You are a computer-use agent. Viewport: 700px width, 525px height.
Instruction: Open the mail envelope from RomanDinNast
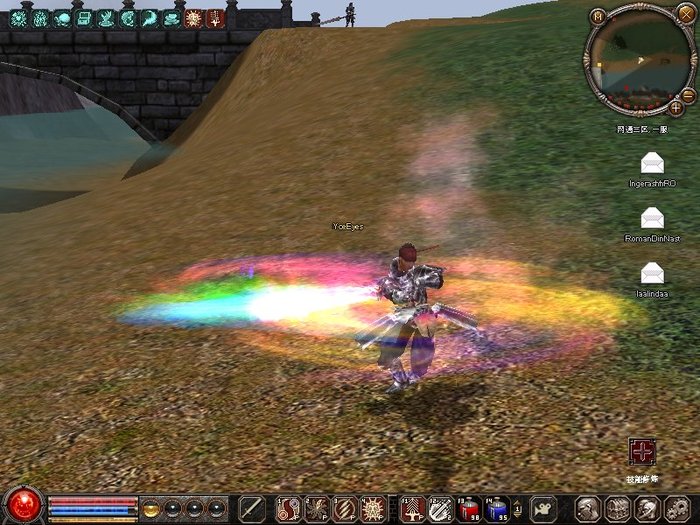click(x=652, y=217)
